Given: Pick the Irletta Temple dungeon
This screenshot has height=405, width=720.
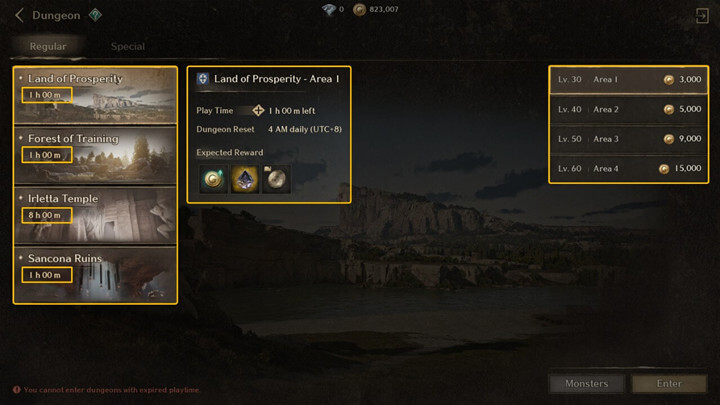Looking at the screenshot, I should point(95,213).
